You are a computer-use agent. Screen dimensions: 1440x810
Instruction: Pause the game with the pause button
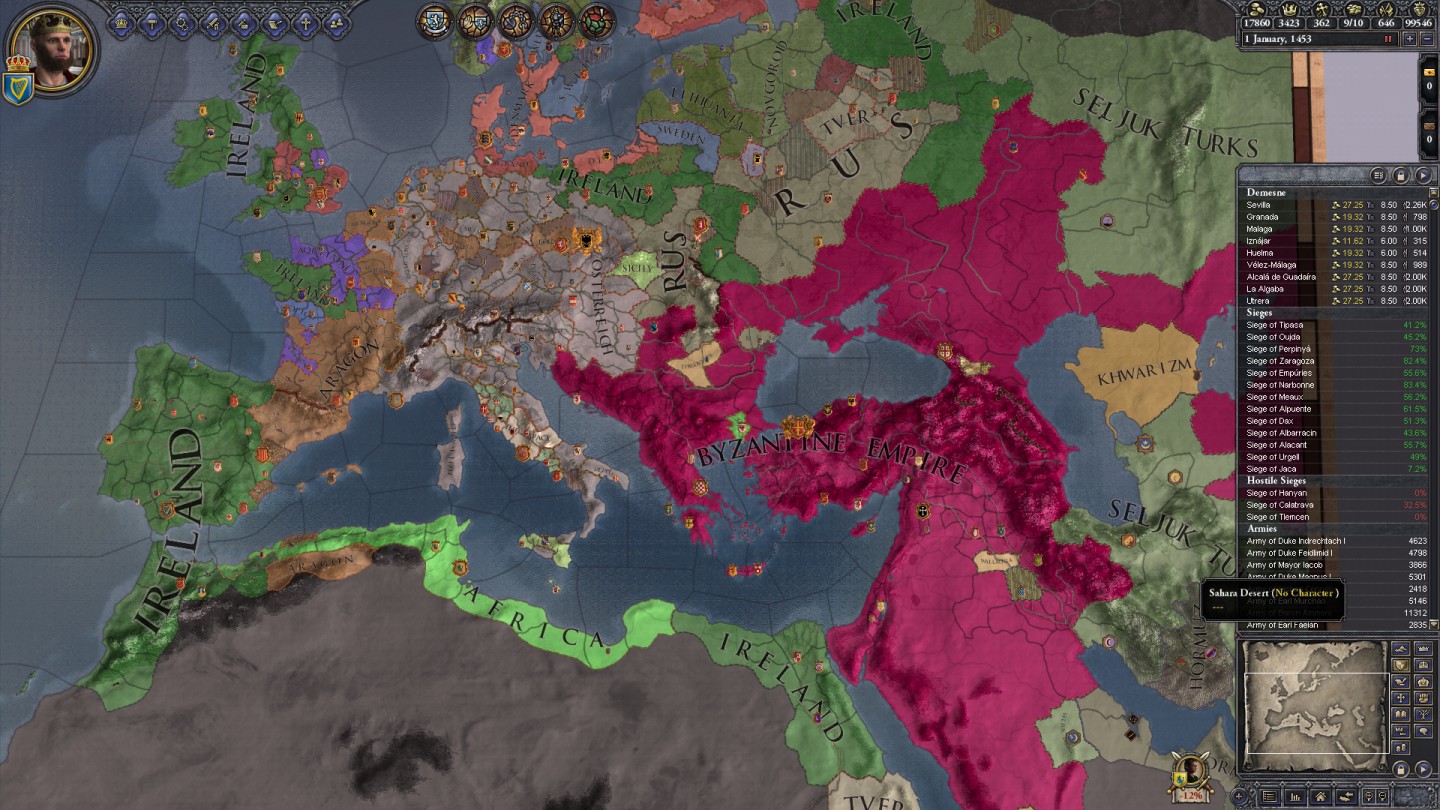[x=1388, y=38]
